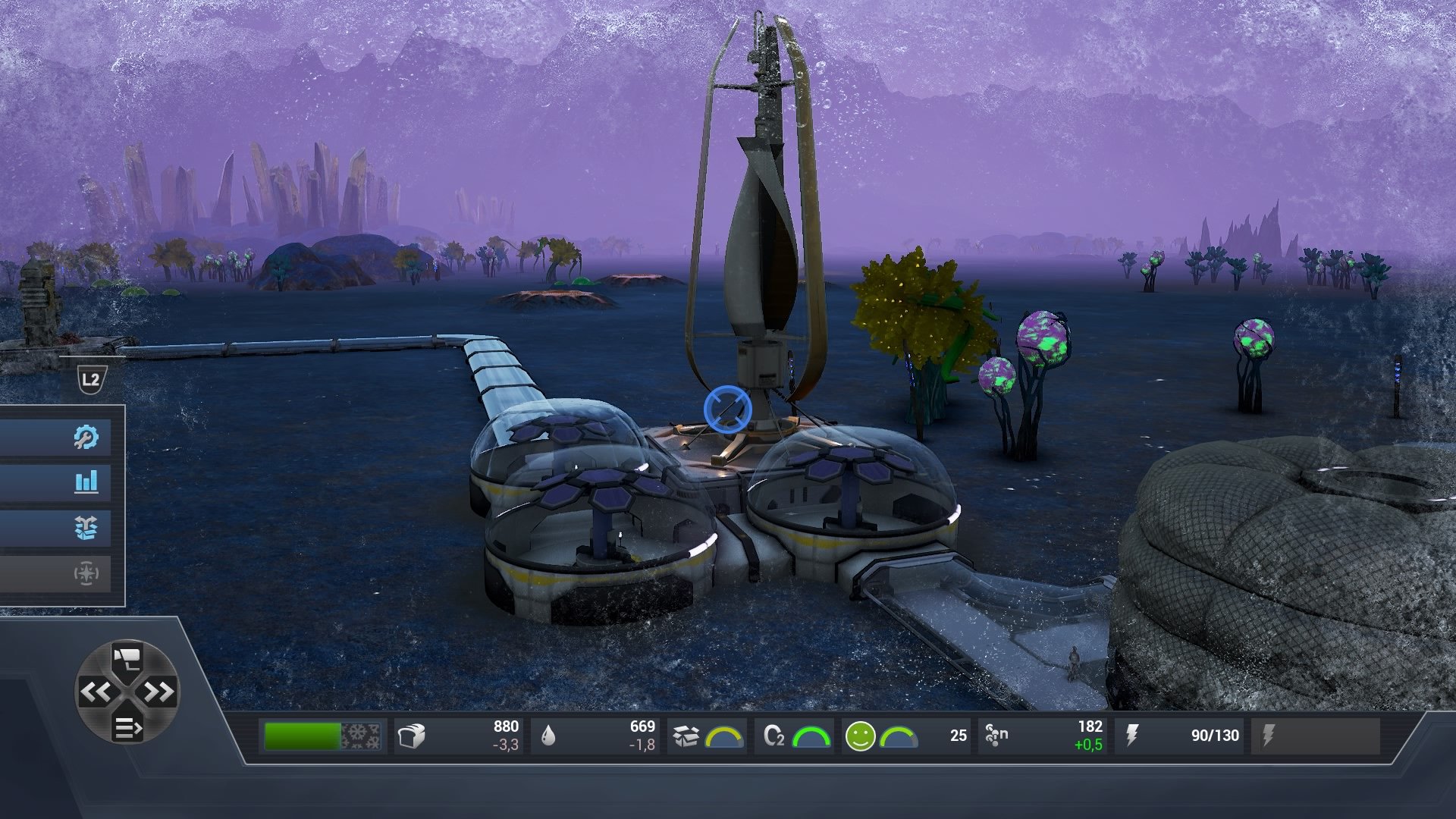This screenshot has height=819, width=1456.
Task: Select the wrench construction tool icon
Action: 87,436
